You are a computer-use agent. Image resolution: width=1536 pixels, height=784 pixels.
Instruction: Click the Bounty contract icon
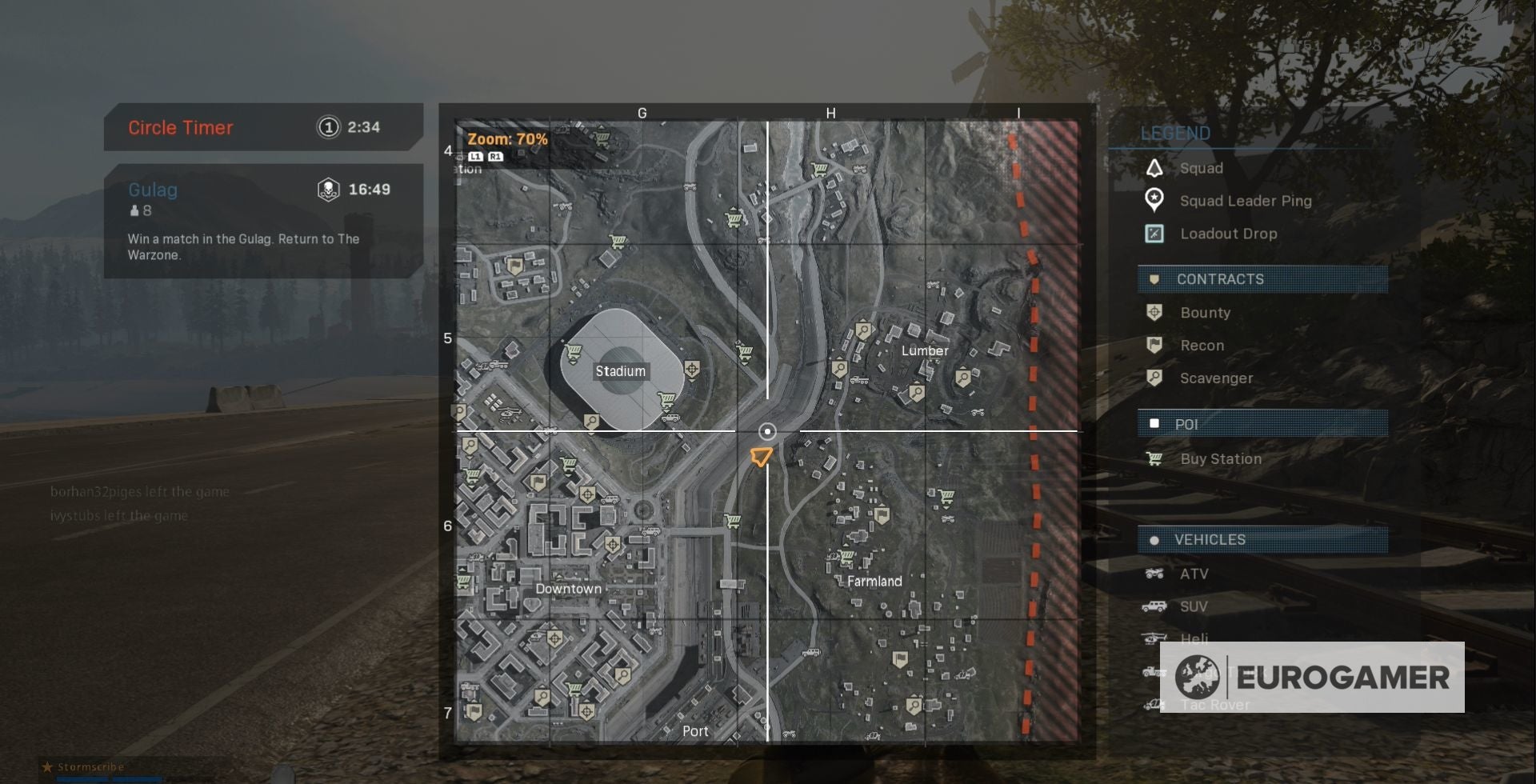(1155, 312)
